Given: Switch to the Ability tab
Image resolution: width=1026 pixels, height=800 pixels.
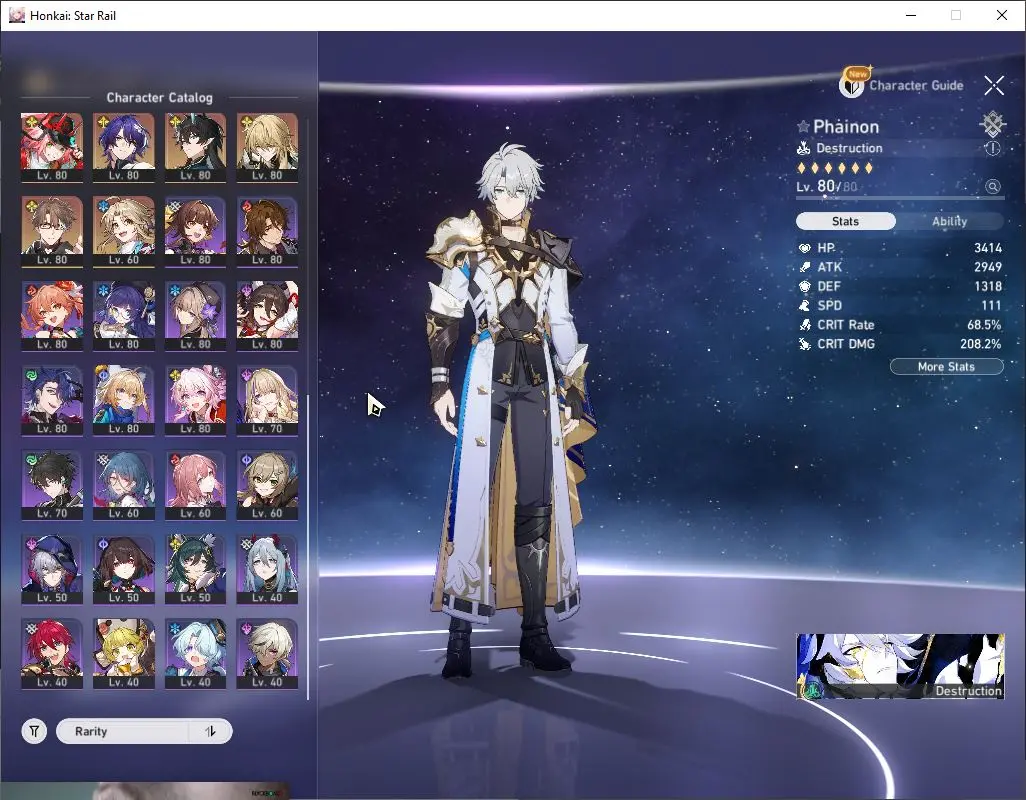Looking at the screenshot, I should tap(949, 221).
